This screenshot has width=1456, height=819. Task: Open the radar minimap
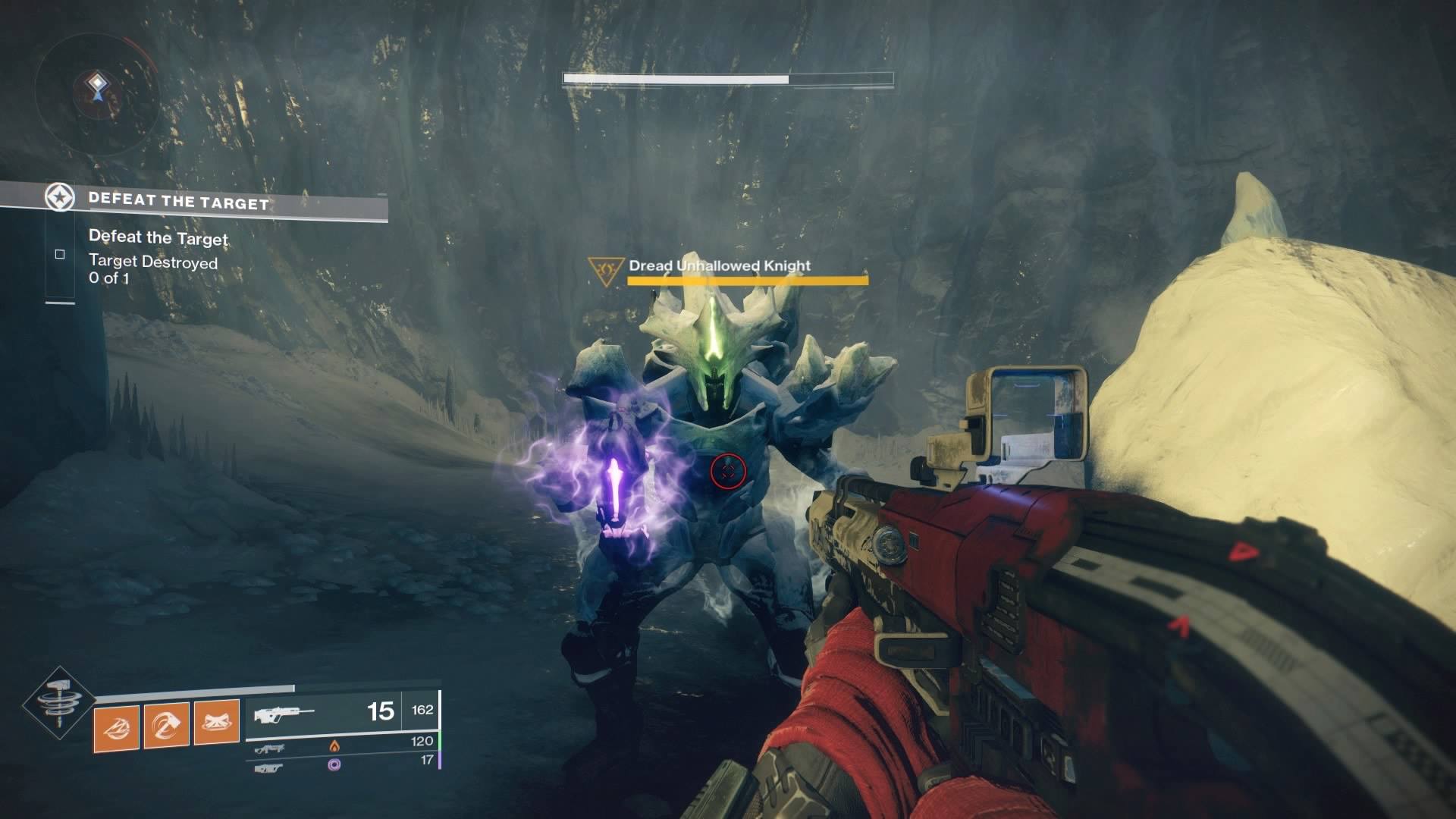96,91
